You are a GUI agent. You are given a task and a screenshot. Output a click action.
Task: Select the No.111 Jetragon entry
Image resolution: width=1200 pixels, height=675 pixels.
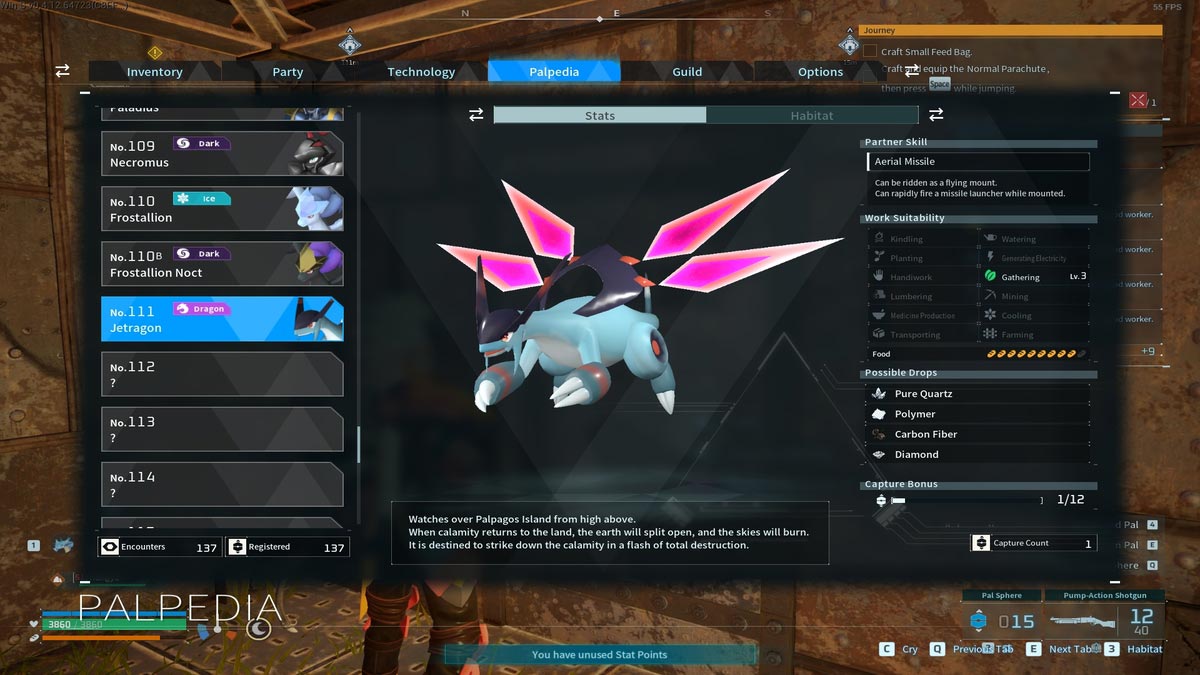pyautogui.click(x=222, y=319)
